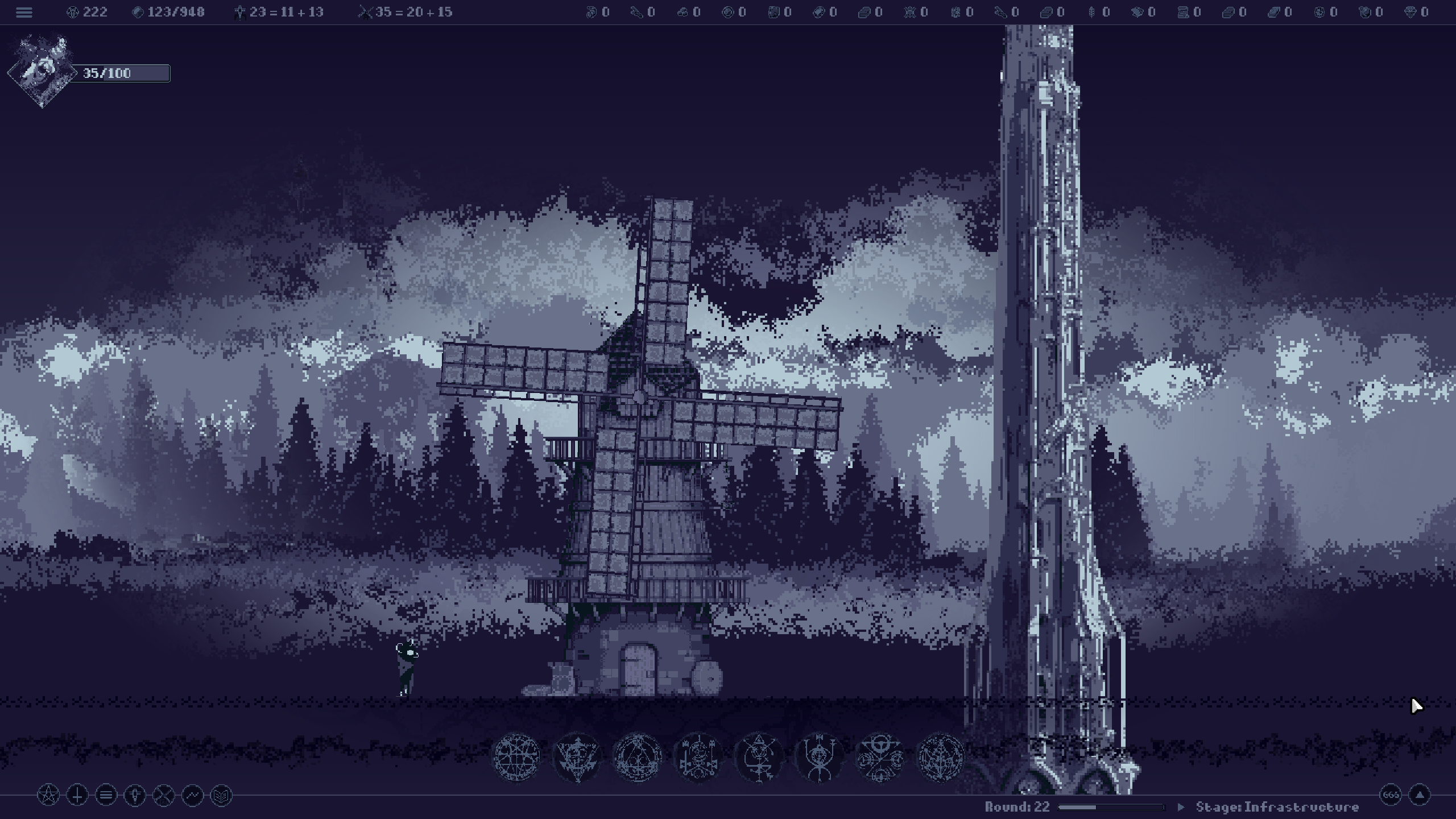The image size is (1456, 819).
Task: Choose the sigil with twin axes
Action: pyautogui.click(x=698, y=757)
